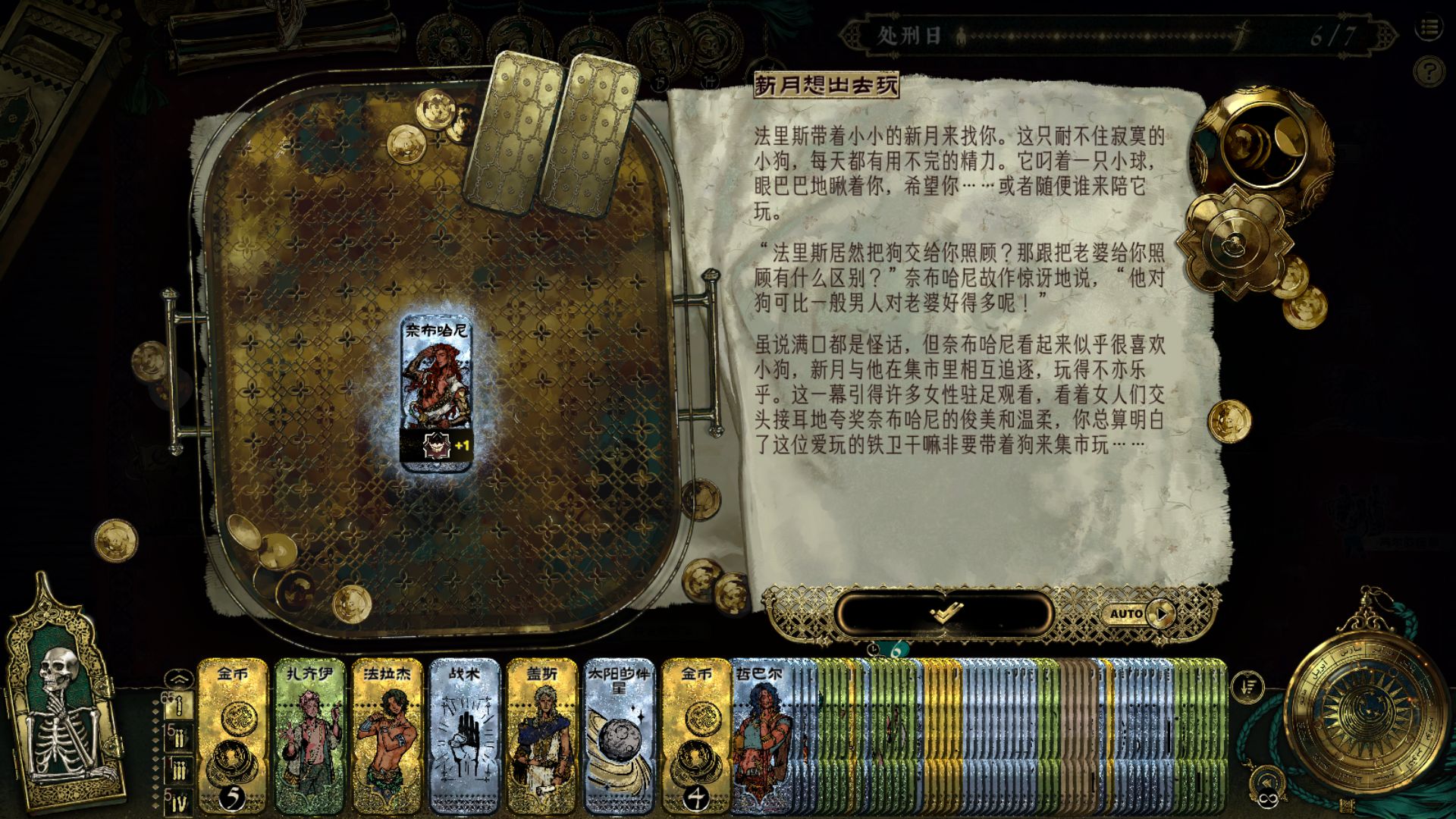Viewport: 1456px width, 819px height.
Task: Confirm the event with the checkmark button
Action: click(x=945, y=612)
